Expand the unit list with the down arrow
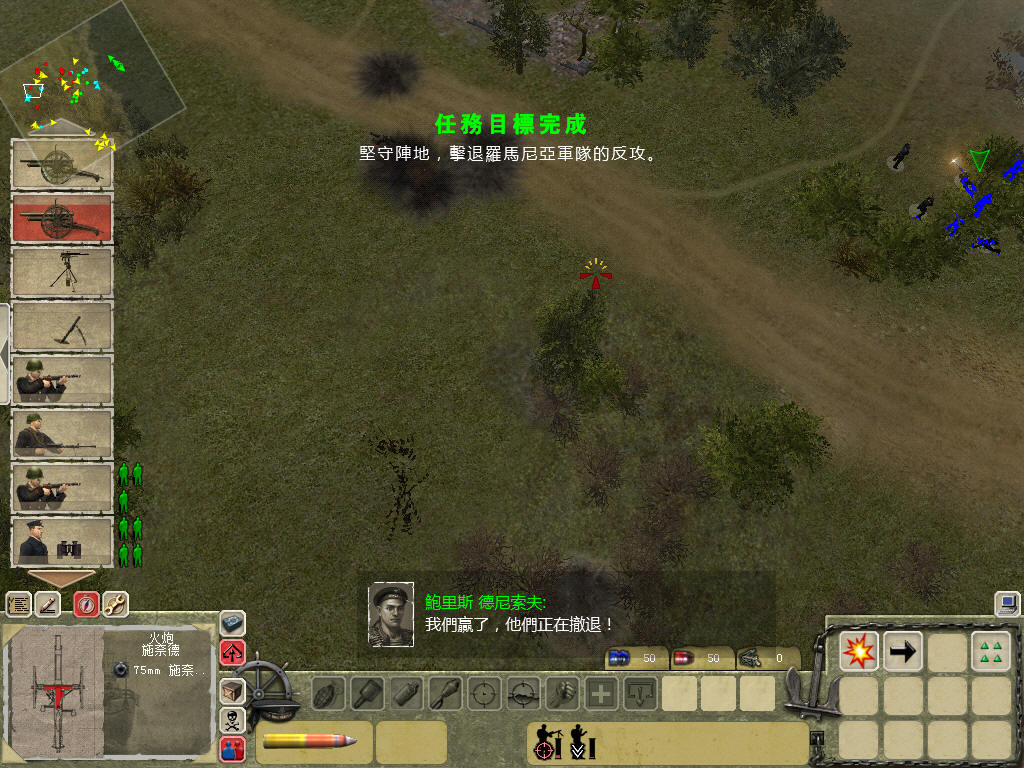Screen dimensions: 1024x768 pyautogui.click(x=61, y=578)
